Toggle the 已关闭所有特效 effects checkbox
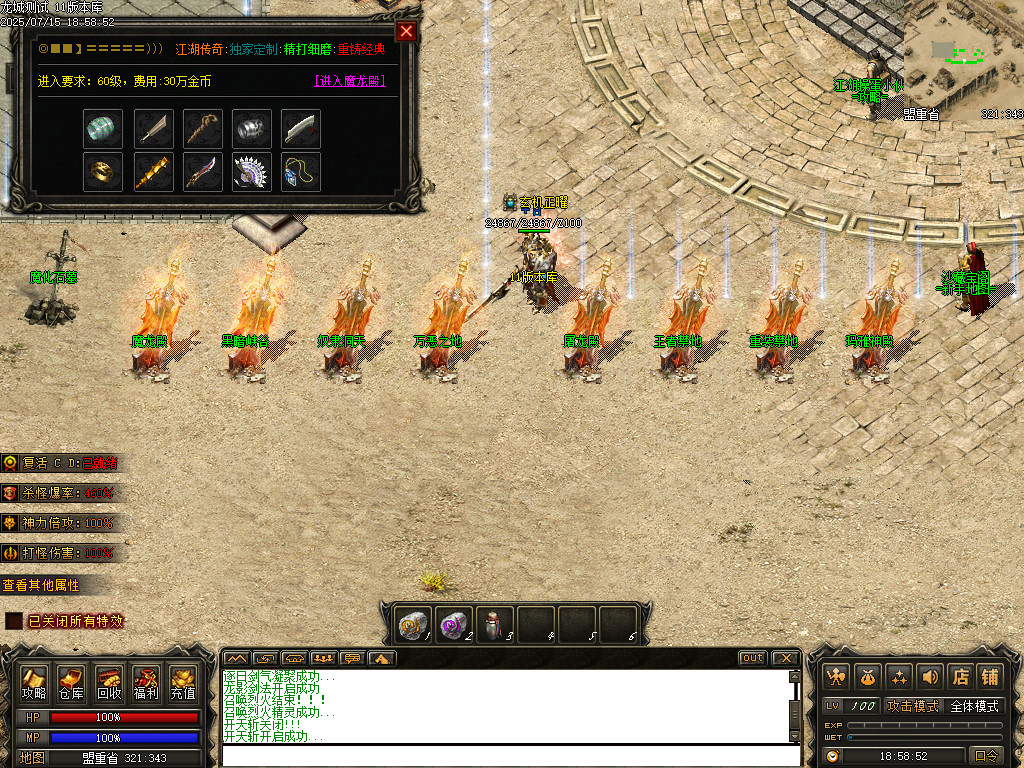This screenshot has width=1024, height=768. 13,621
